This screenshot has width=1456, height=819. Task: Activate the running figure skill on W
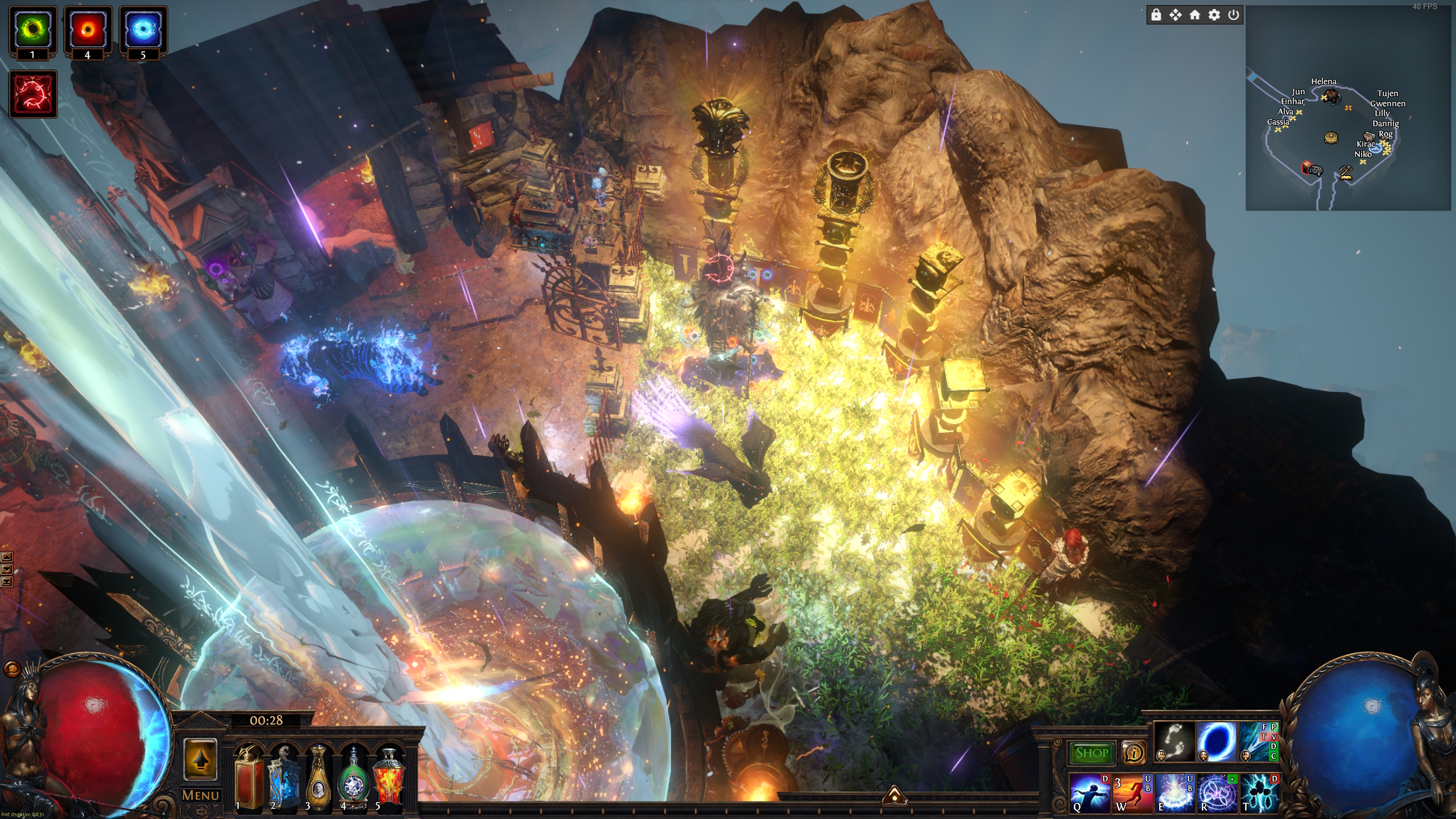(x=1132, y=793)
